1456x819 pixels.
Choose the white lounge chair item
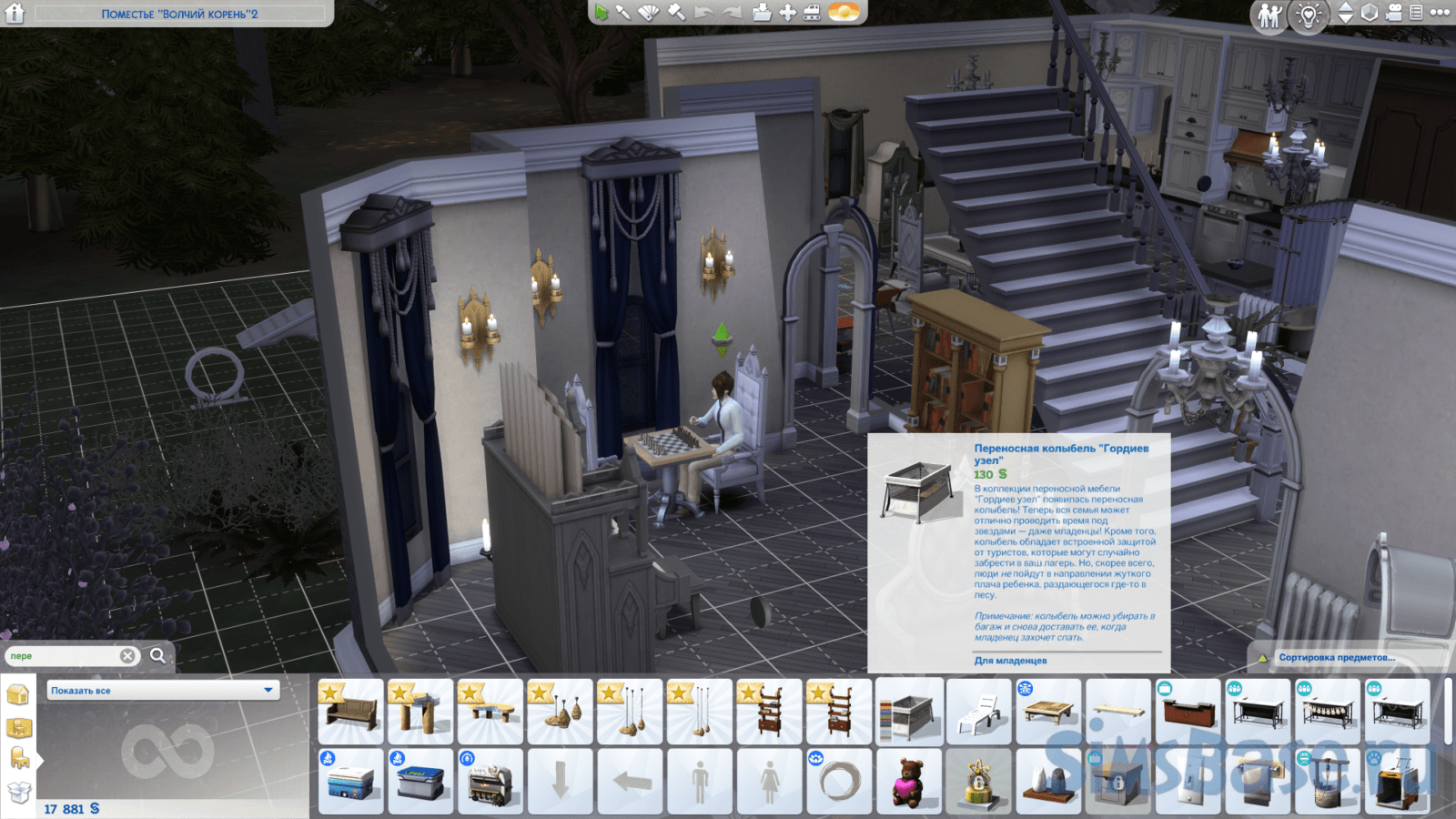(x=979, y=711)
